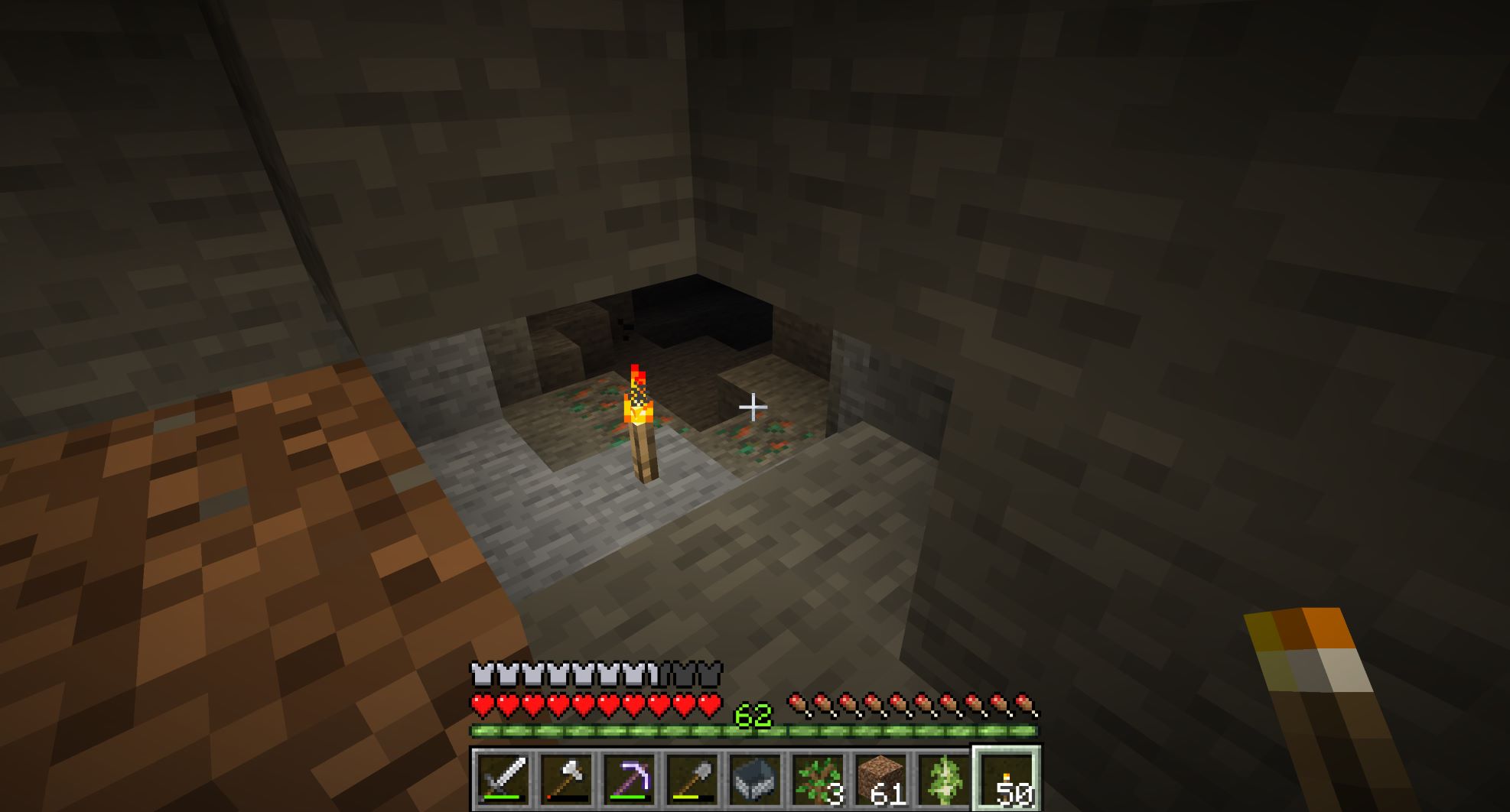Viewport: 1510px width, 812px height.
Task: Choose the enchanted pickaxe slot
Action: click(629, 779)
